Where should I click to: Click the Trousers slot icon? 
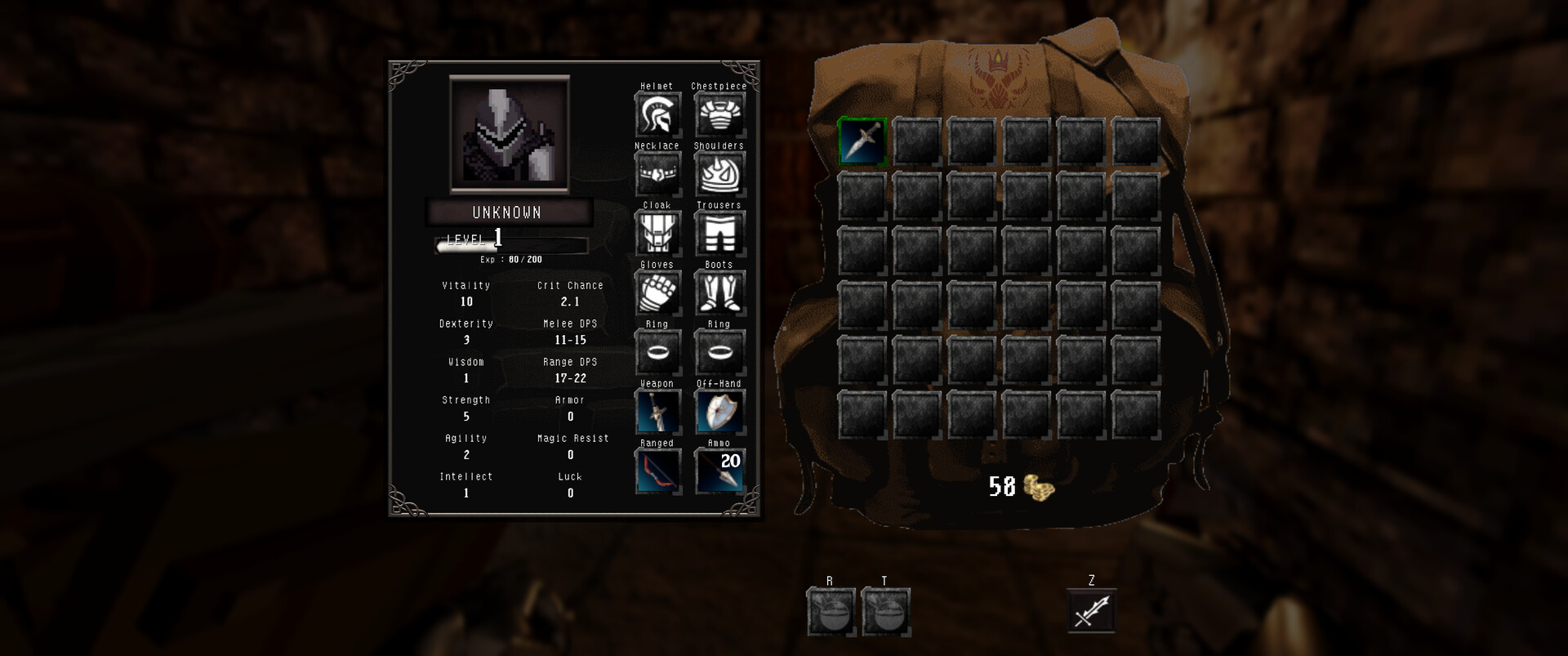pyautogui.click(x=720, y=234)
